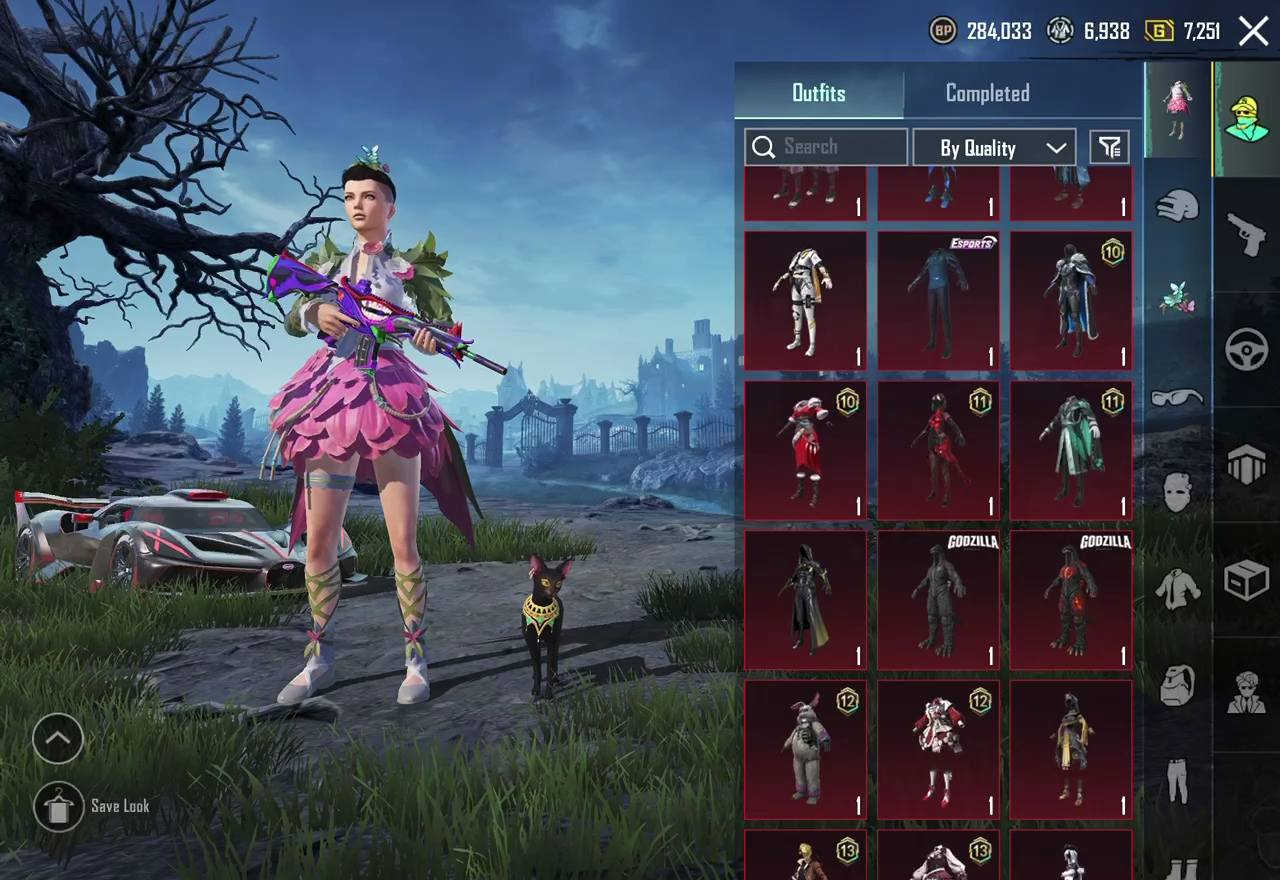Open the By Quality sort dropdown
This screenshot has width=1280, height=880.
click(994, 148)
